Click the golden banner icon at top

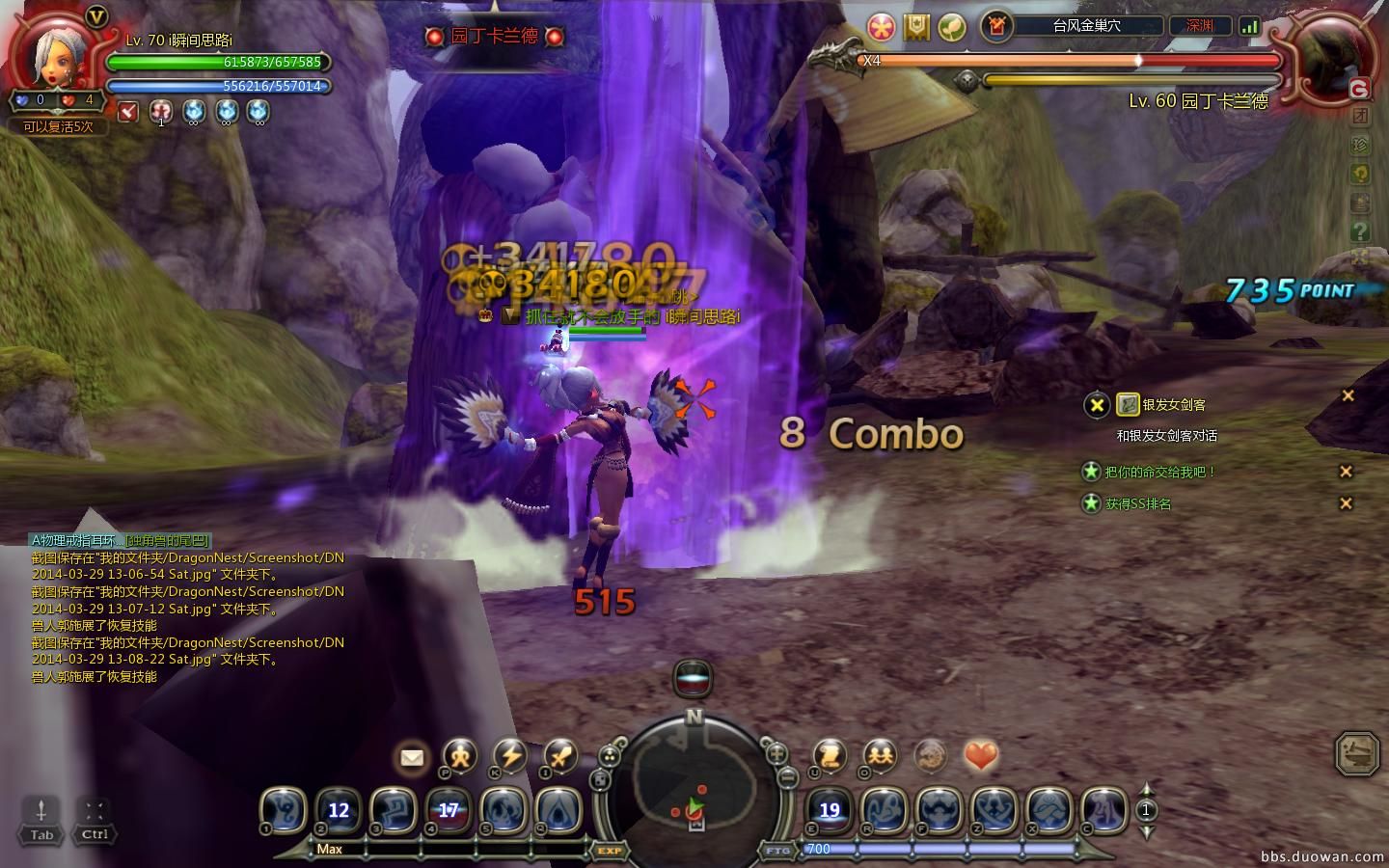(x=916, y=27)
